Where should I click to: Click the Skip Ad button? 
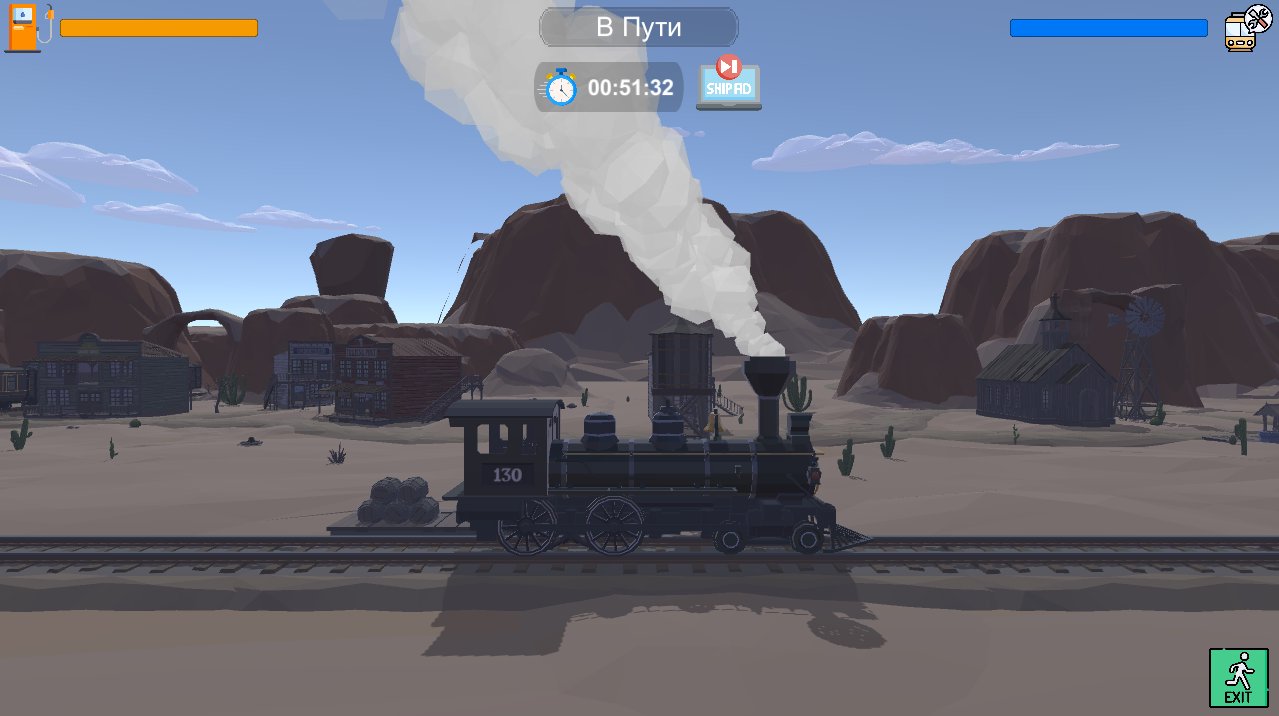point(728,84)
